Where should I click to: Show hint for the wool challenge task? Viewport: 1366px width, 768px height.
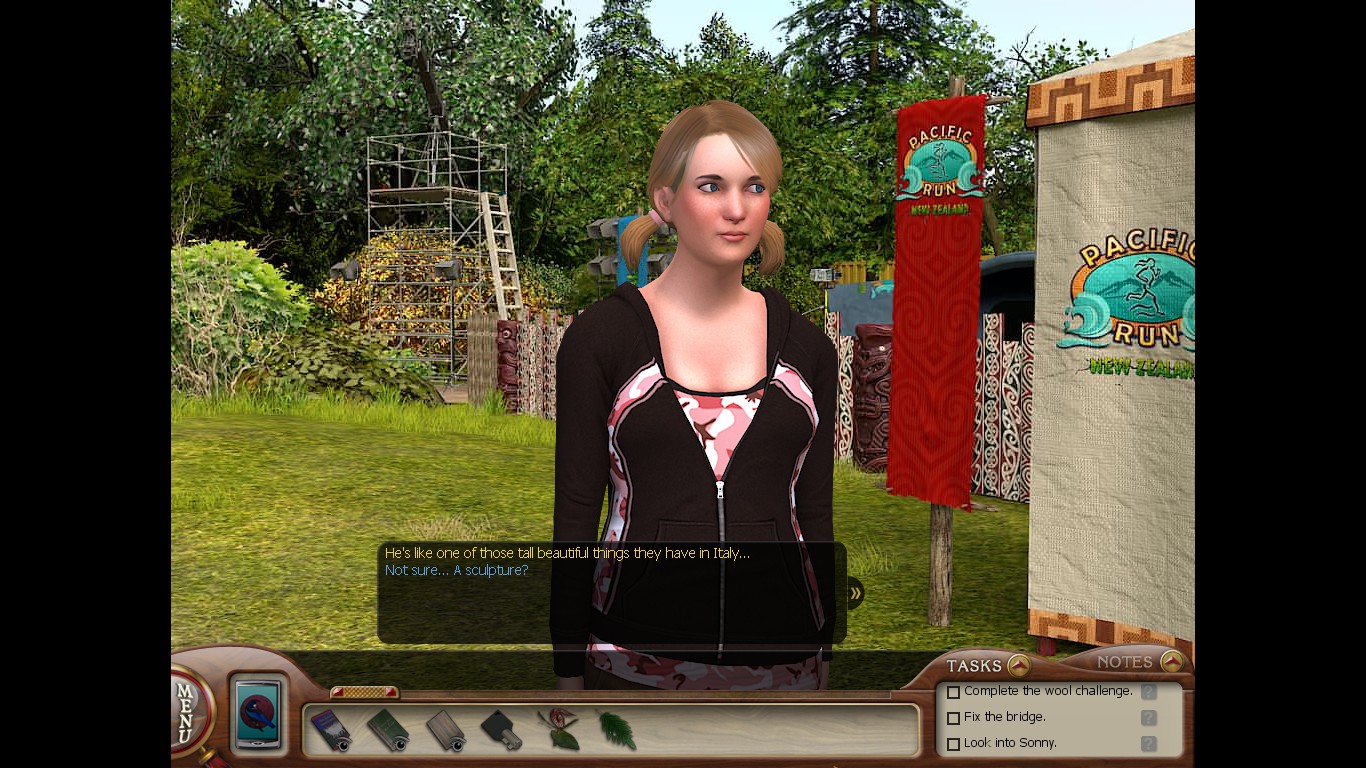pos(1149,691)
